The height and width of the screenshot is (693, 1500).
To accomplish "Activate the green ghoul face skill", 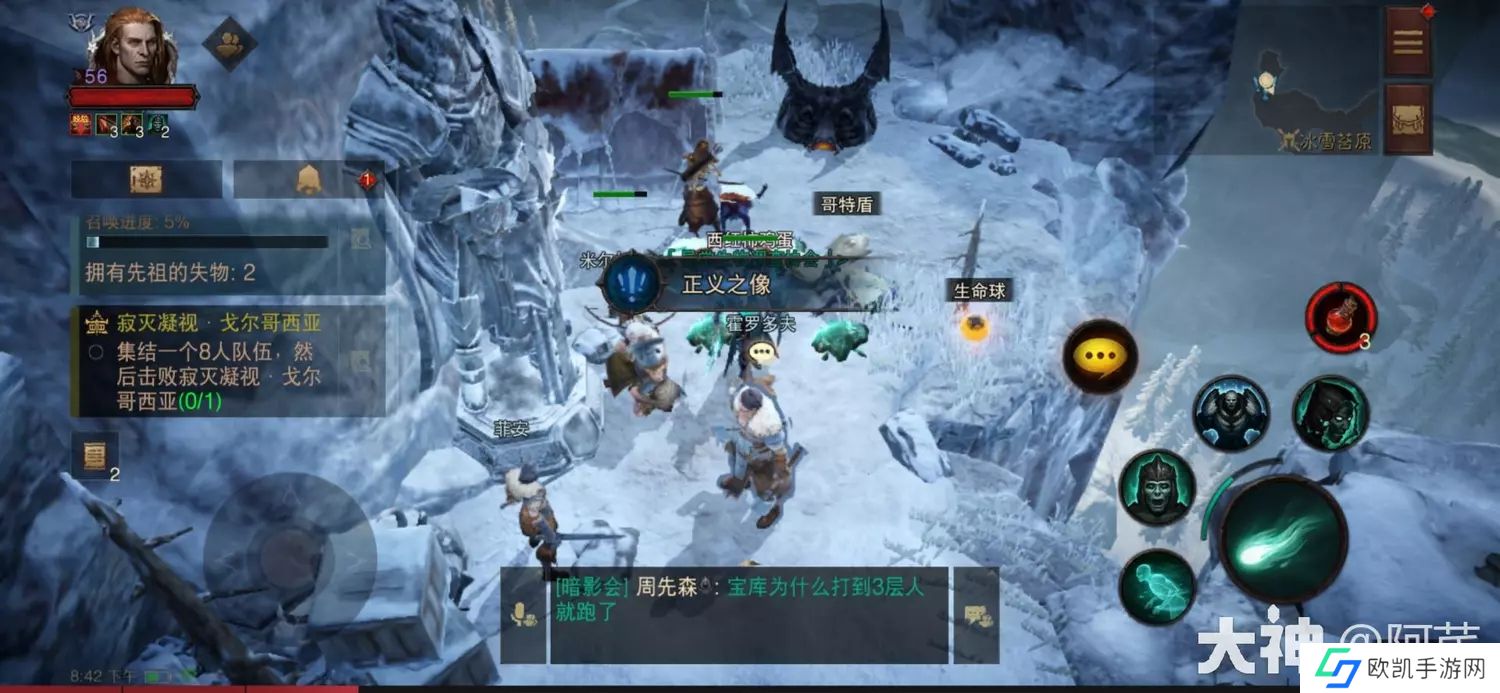I will (x=1330, y=413).
